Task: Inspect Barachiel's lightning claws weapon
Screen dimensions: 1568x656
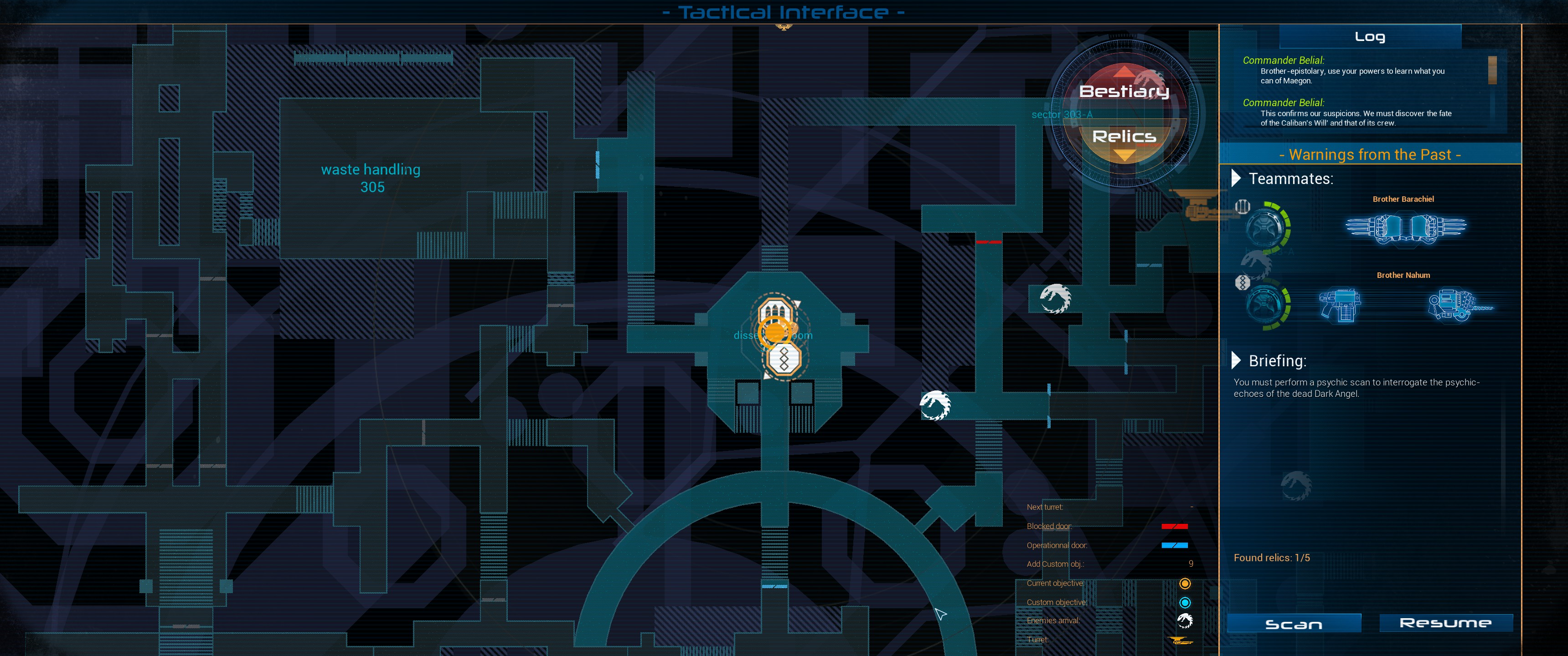Action: (x=1405, y=228)
